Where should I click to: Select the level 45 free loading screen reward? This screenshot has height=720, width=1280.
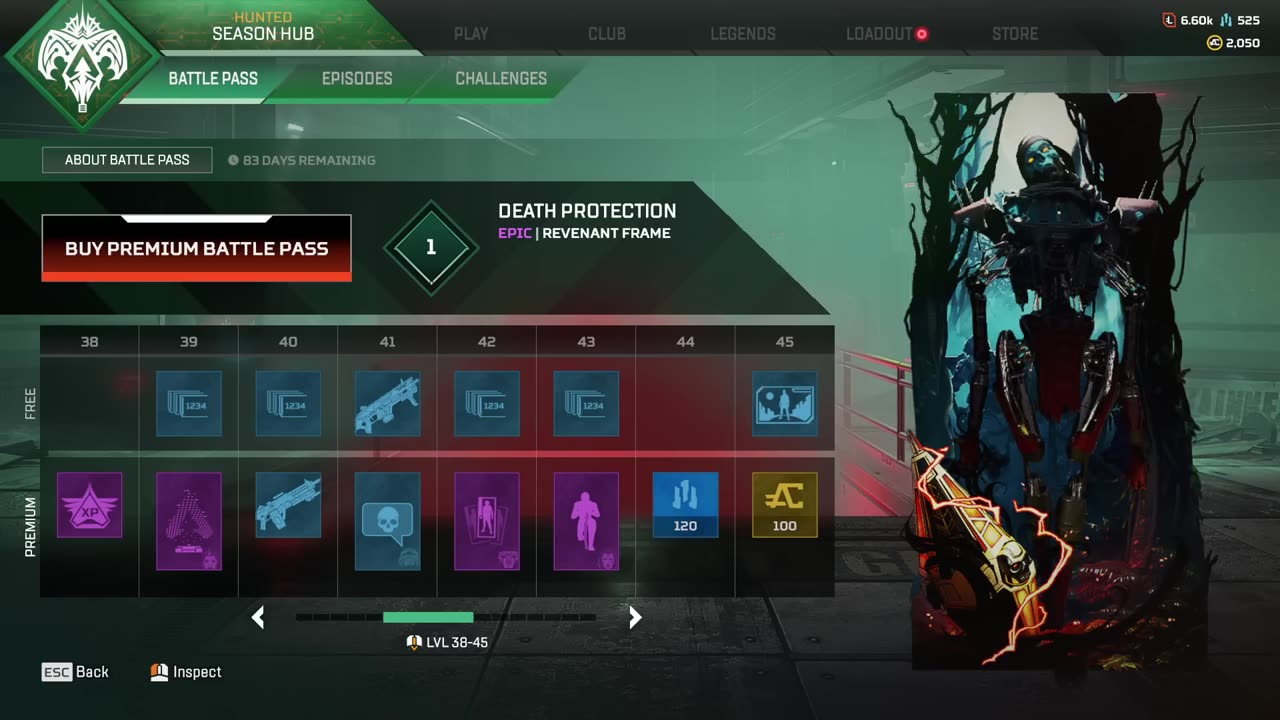pos(785,404)
